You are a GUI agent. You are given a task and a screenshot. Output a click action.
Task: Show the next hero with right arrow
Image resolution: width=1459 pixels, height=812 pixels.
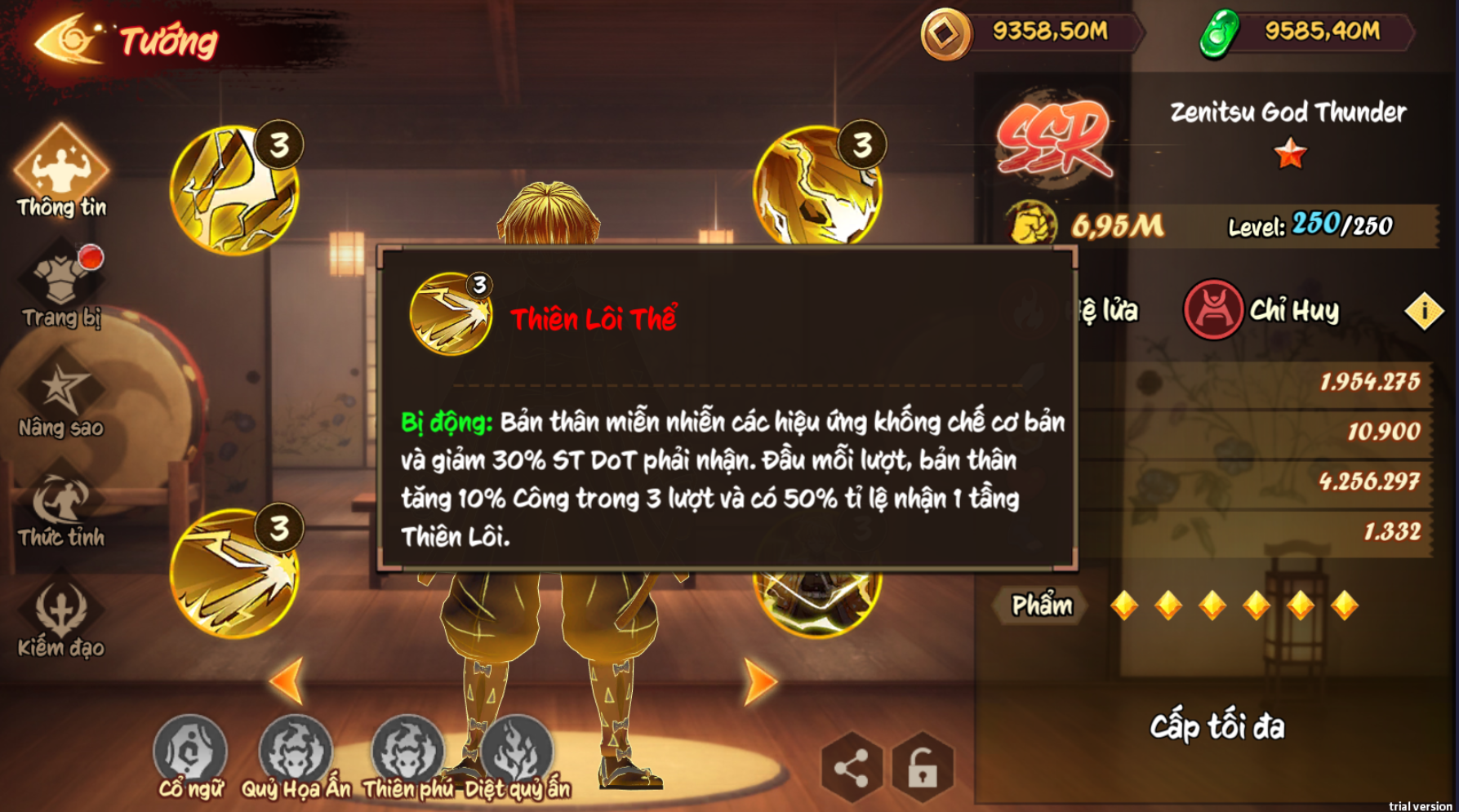759,681
